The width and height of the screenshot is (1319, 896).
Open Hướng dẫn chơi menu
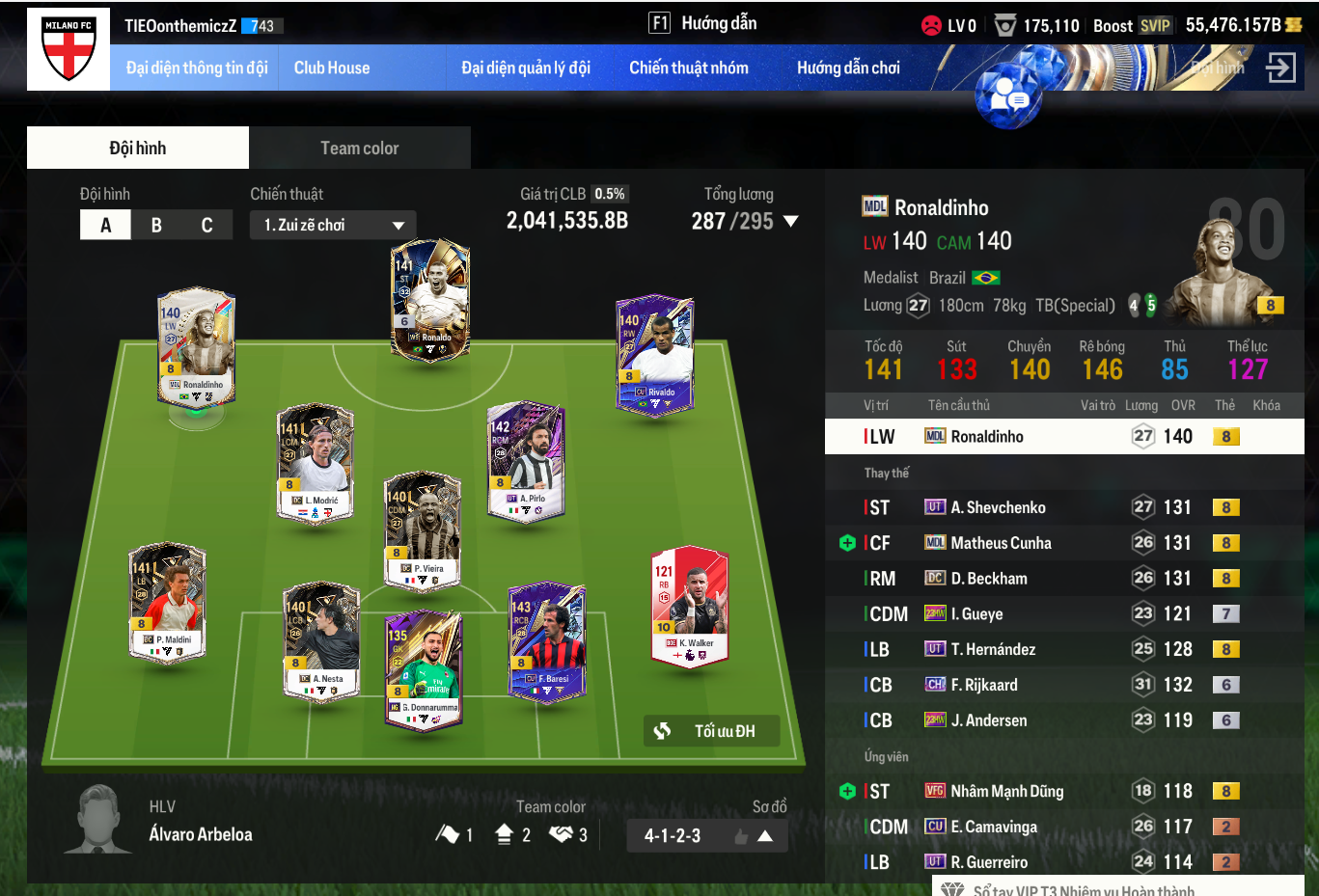(848, 68)
